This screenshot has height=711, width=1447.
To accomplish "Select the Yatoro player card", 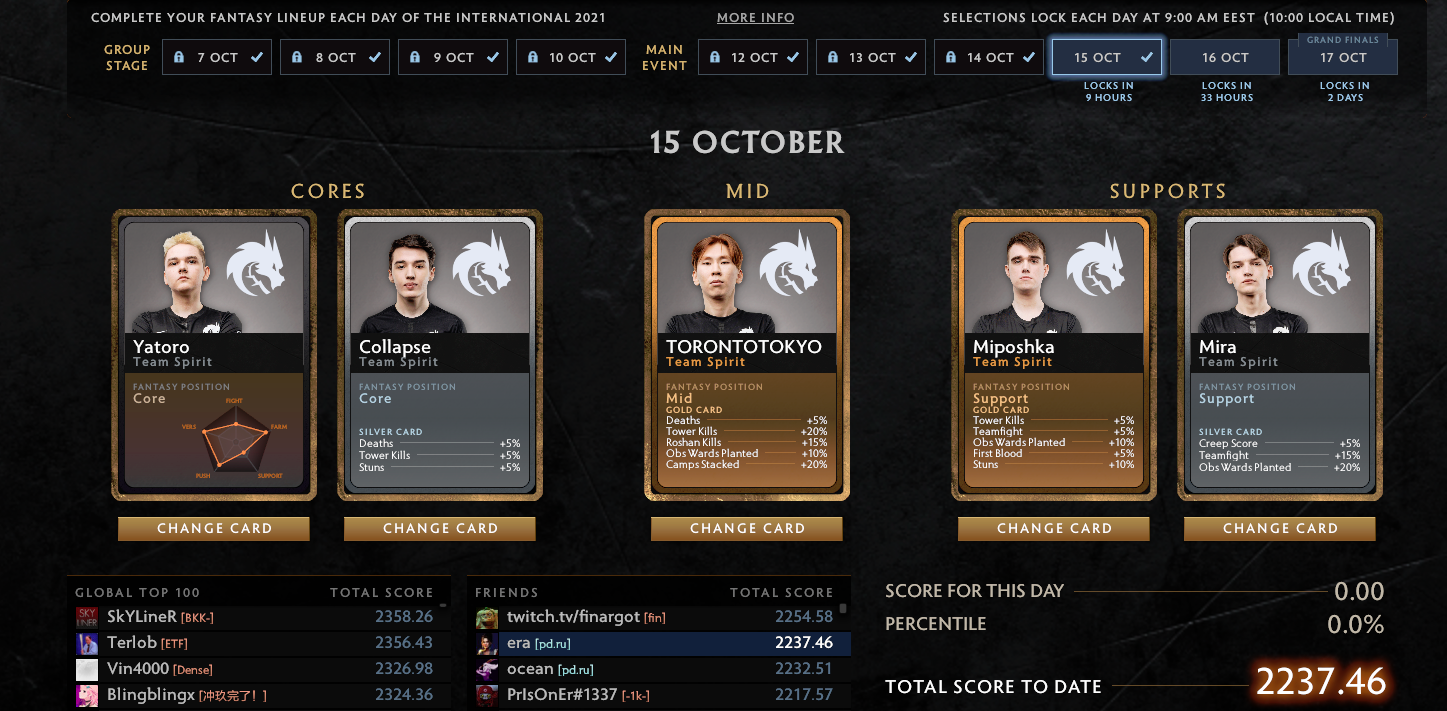I will click(214, 354).
